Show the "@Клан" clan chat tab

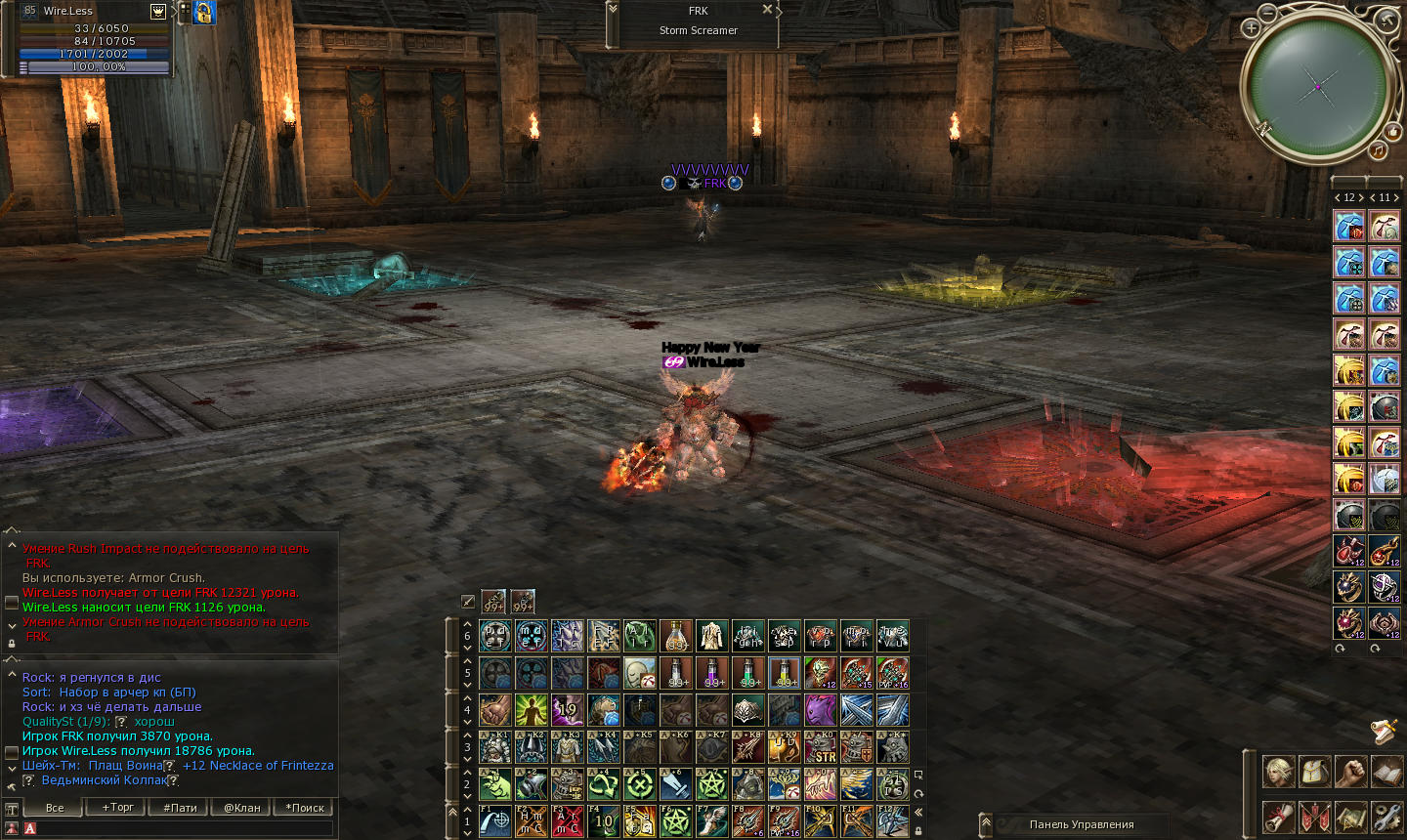point(241,808)
